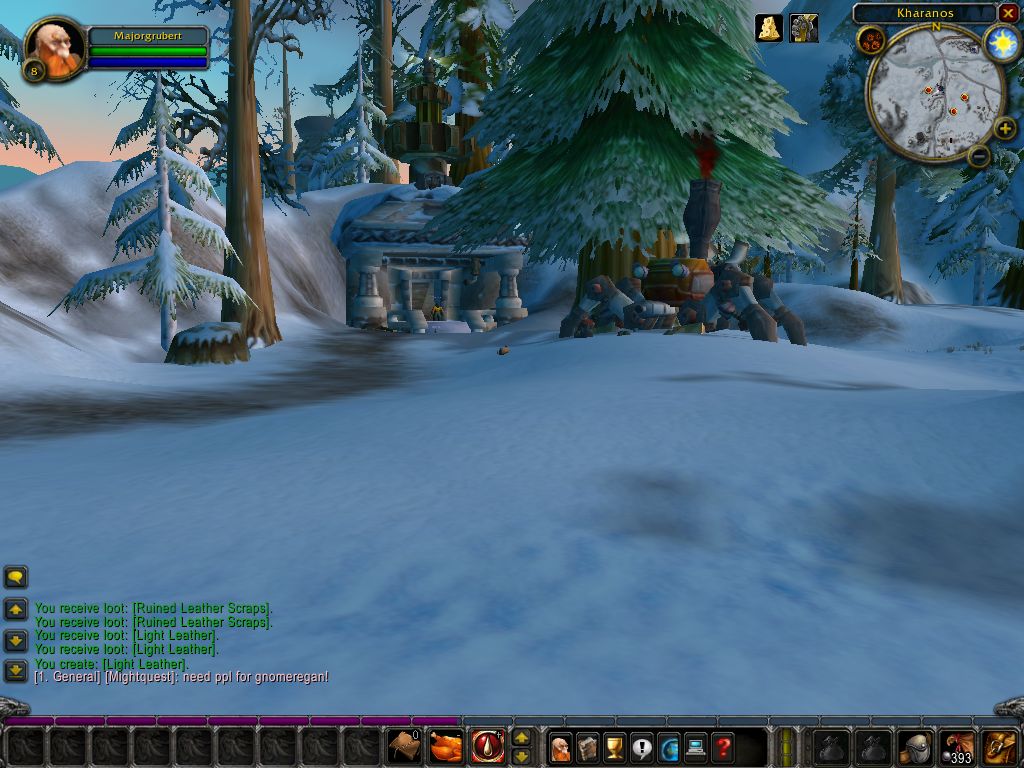Select the cheese food buff icon
Image resolution: width=1024 pixels, height=768 pixels.
(768, 28)
